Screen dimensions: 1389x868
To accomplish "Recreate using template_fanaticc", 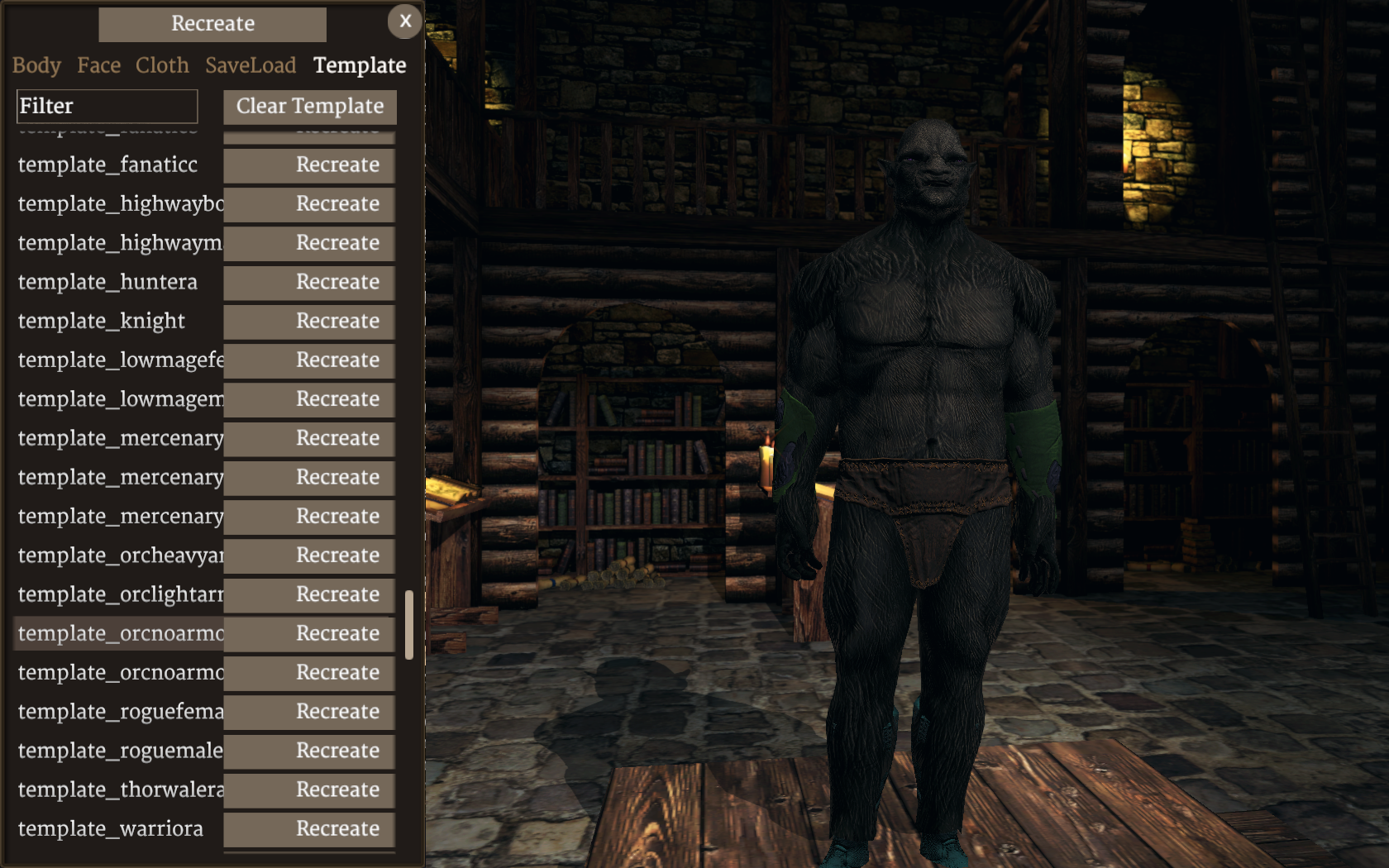I will [309, 165].
